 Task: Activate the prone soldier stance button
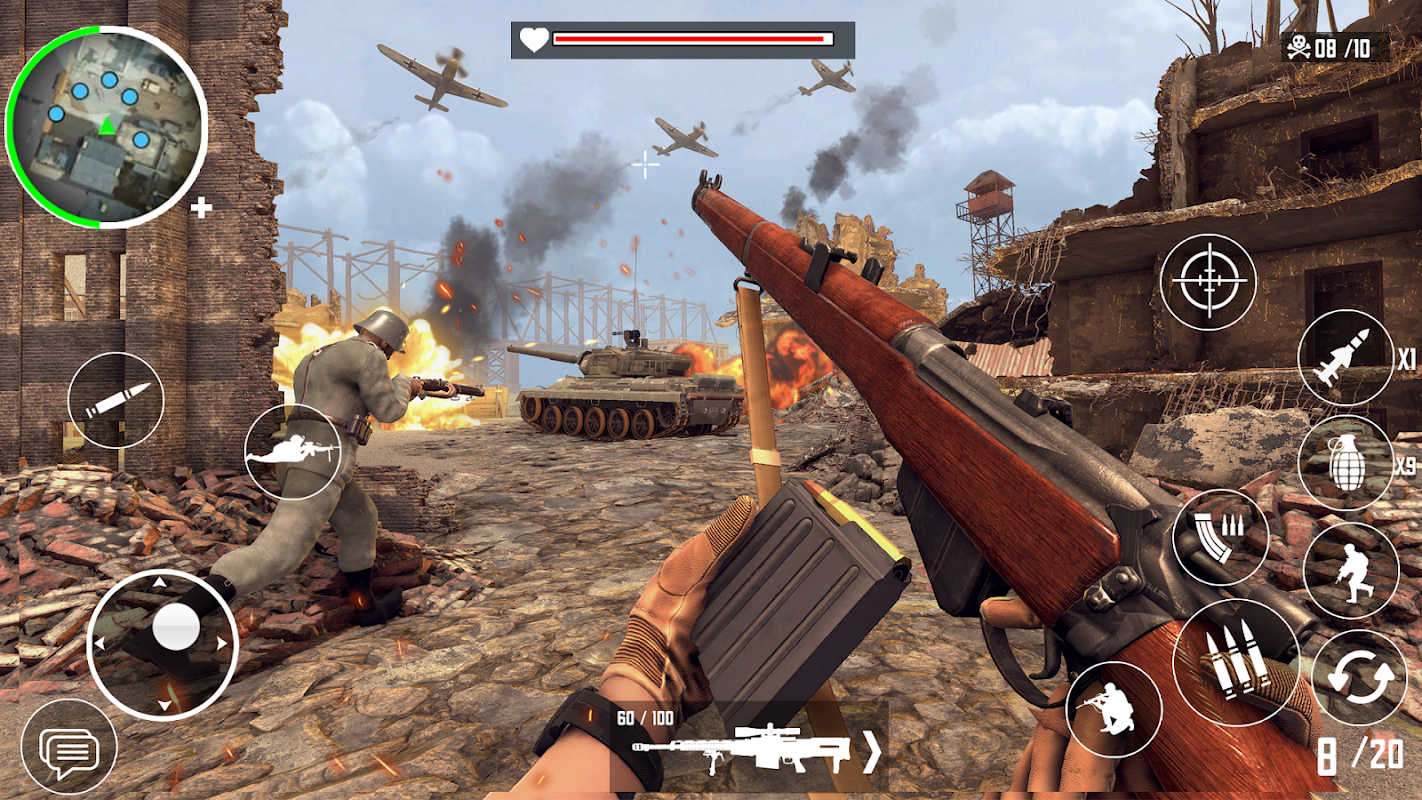click(x=293, y=452)
